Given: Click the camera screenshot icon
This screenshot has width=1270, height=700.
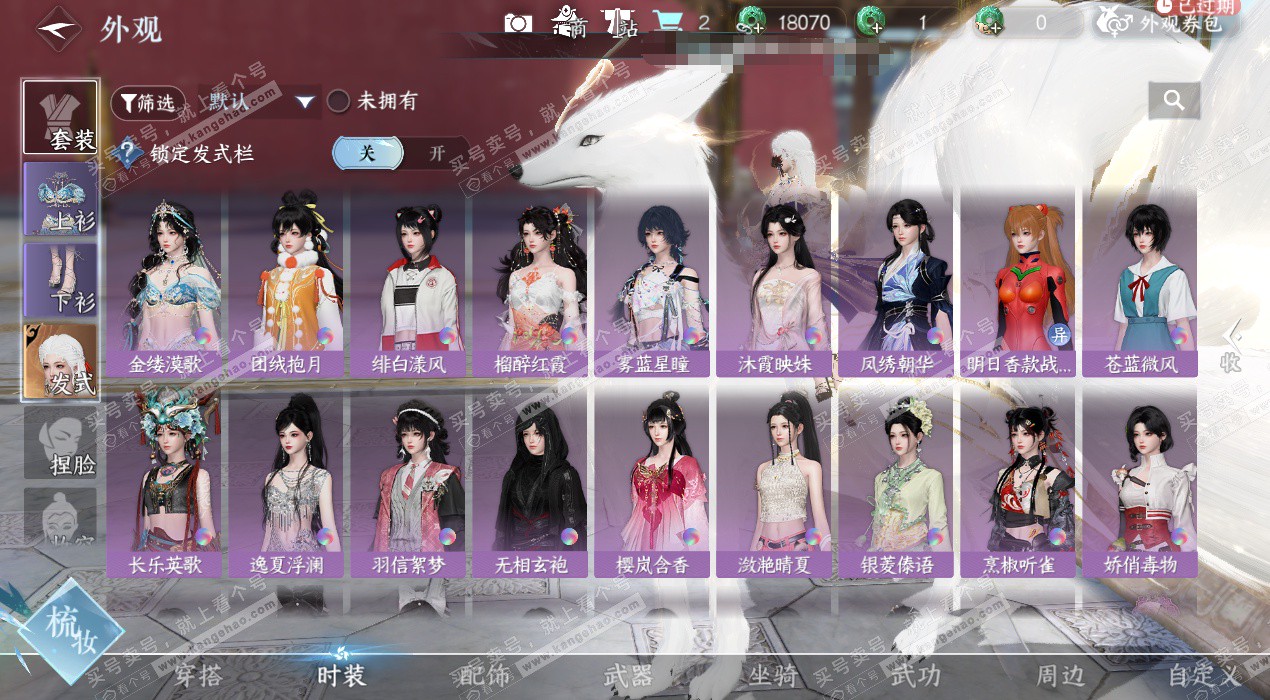Looking at the screenshot, I should [518, 22].
